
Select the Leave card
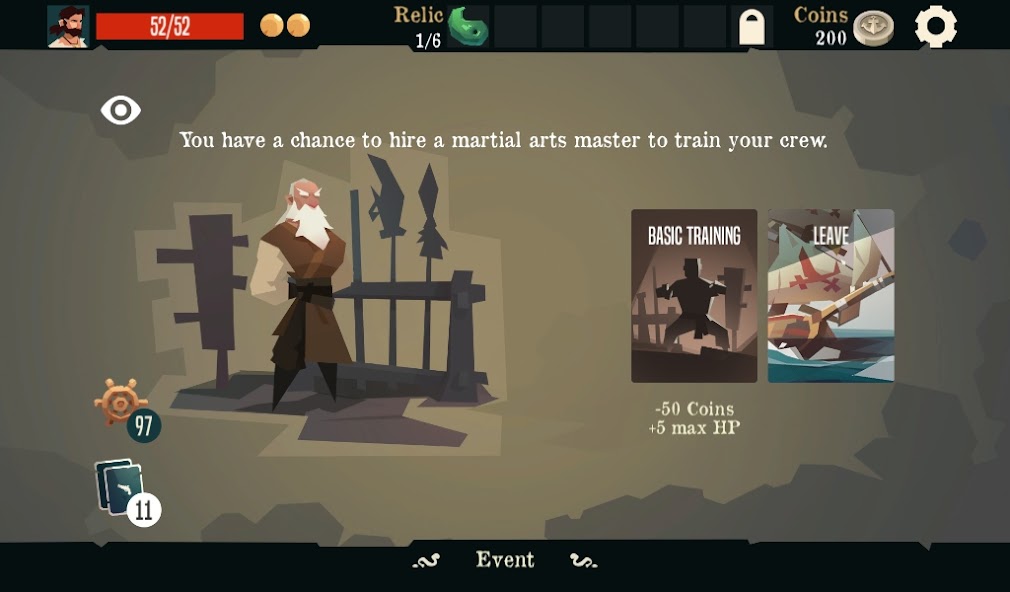[x=830, y=296]
